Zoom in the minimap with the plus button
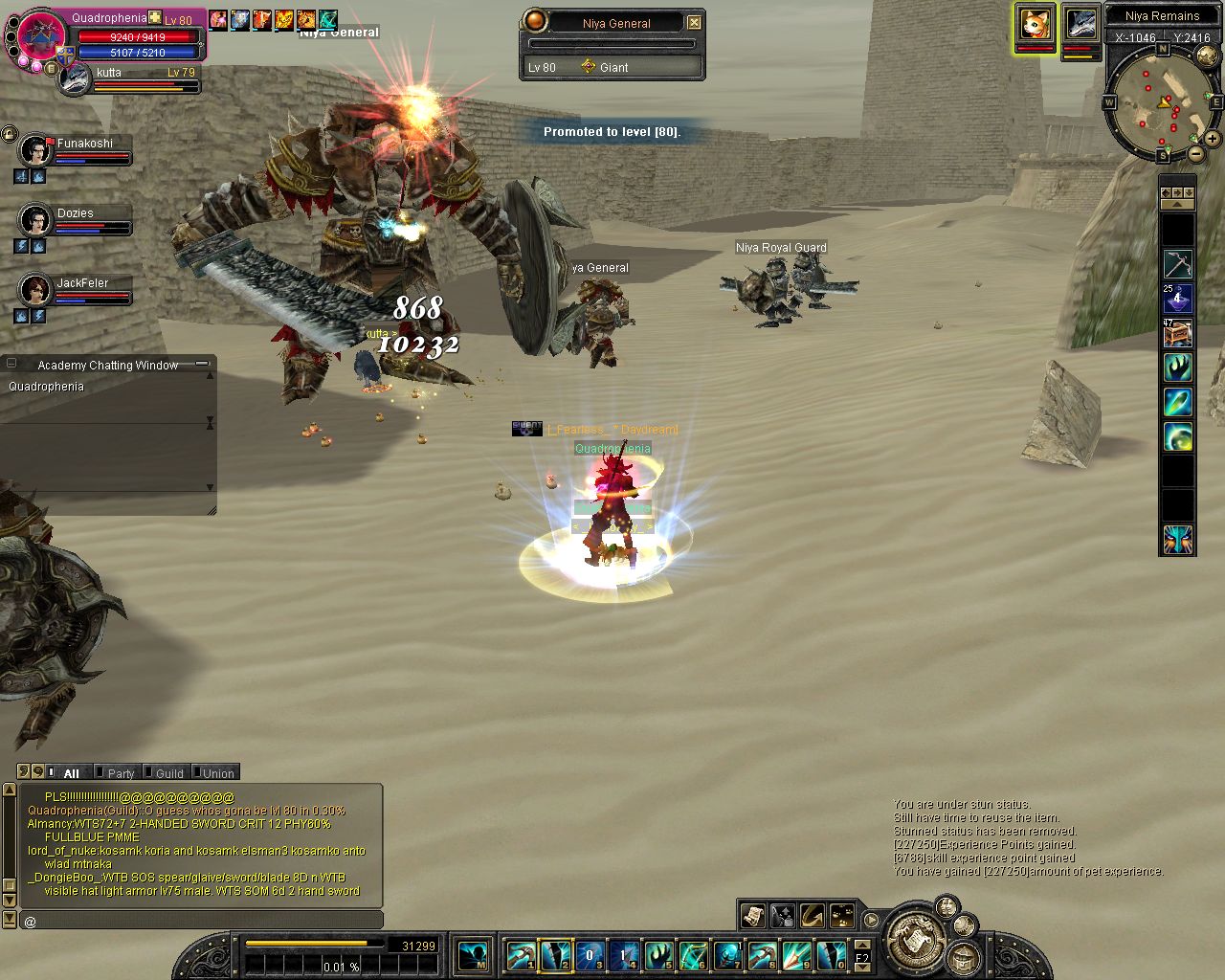This screenshot has width=1225, height=980. 1212,139
